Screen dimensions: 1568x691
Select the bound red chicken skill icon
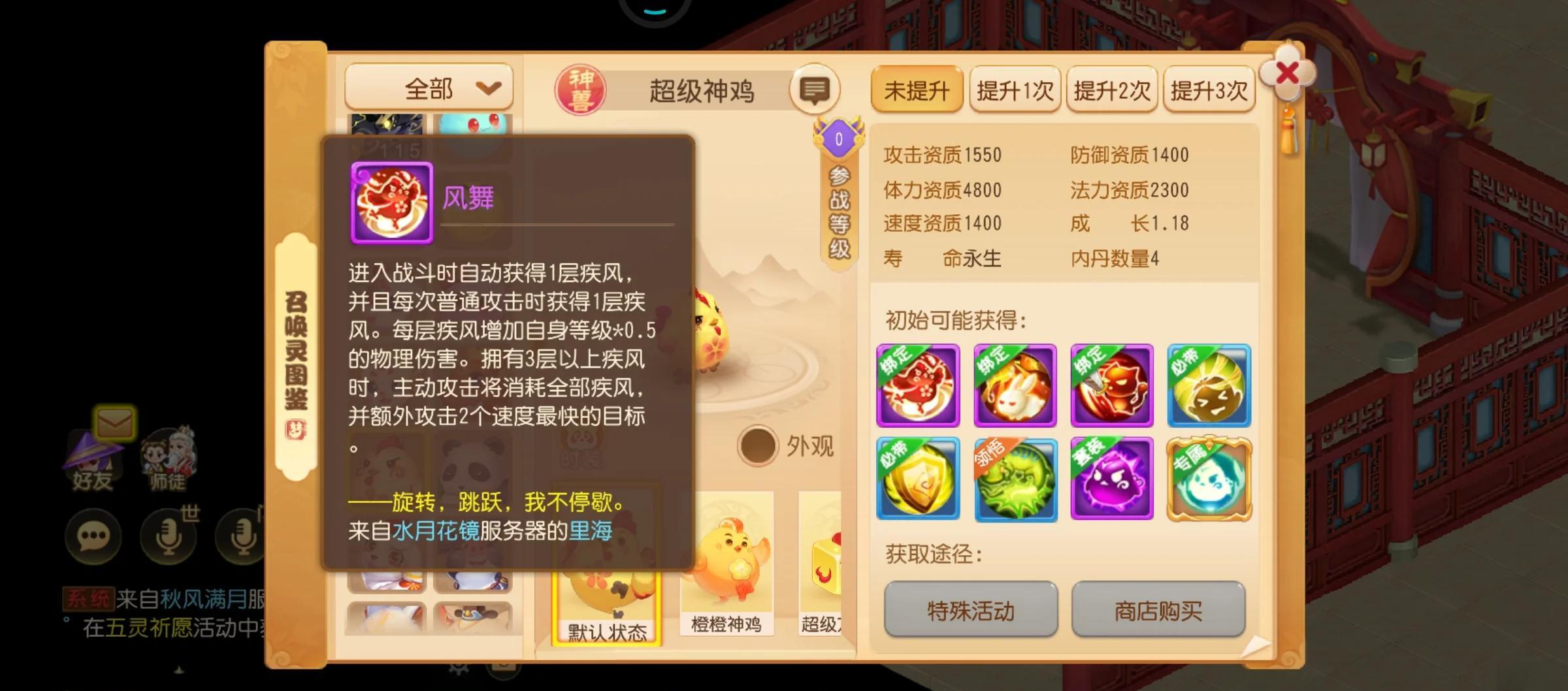tap(917, 385)
